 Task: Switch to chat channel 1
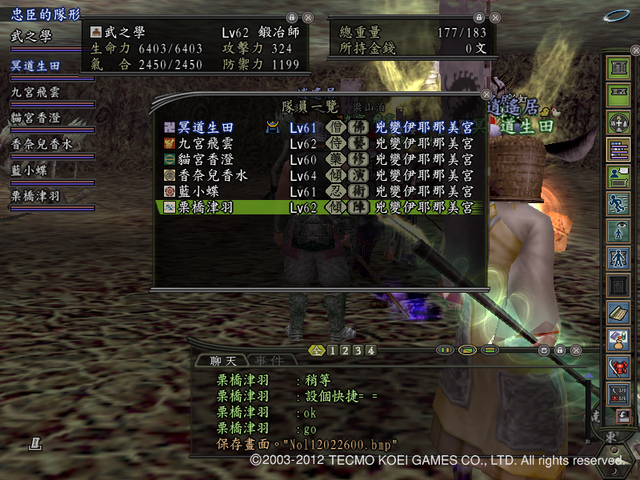coord(332,351)
